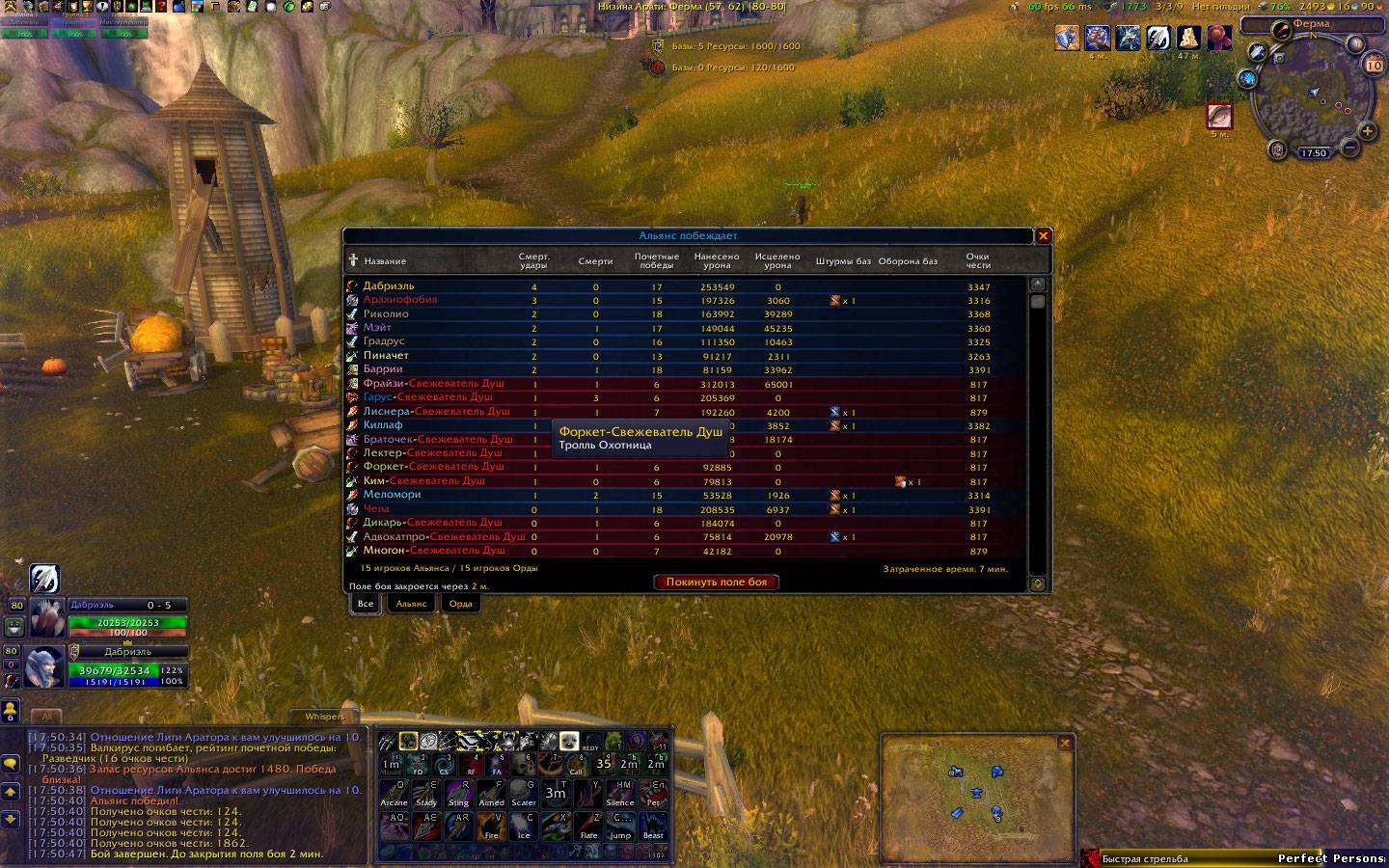Close the battleground scoreboard window
The width and height of the screenshot is (1389, 868).
[x=1043, y=236]
